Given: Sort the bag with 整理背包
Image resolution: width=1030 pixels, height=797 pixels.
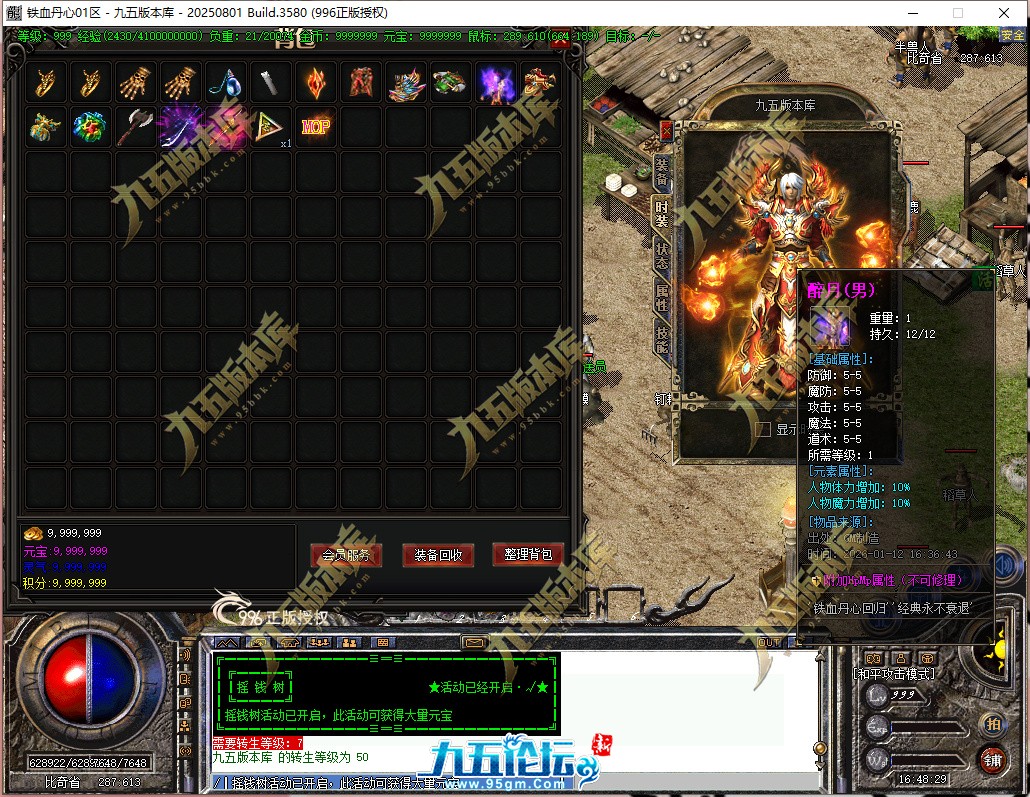Looking at the screenshot, I should pos(528,554).
